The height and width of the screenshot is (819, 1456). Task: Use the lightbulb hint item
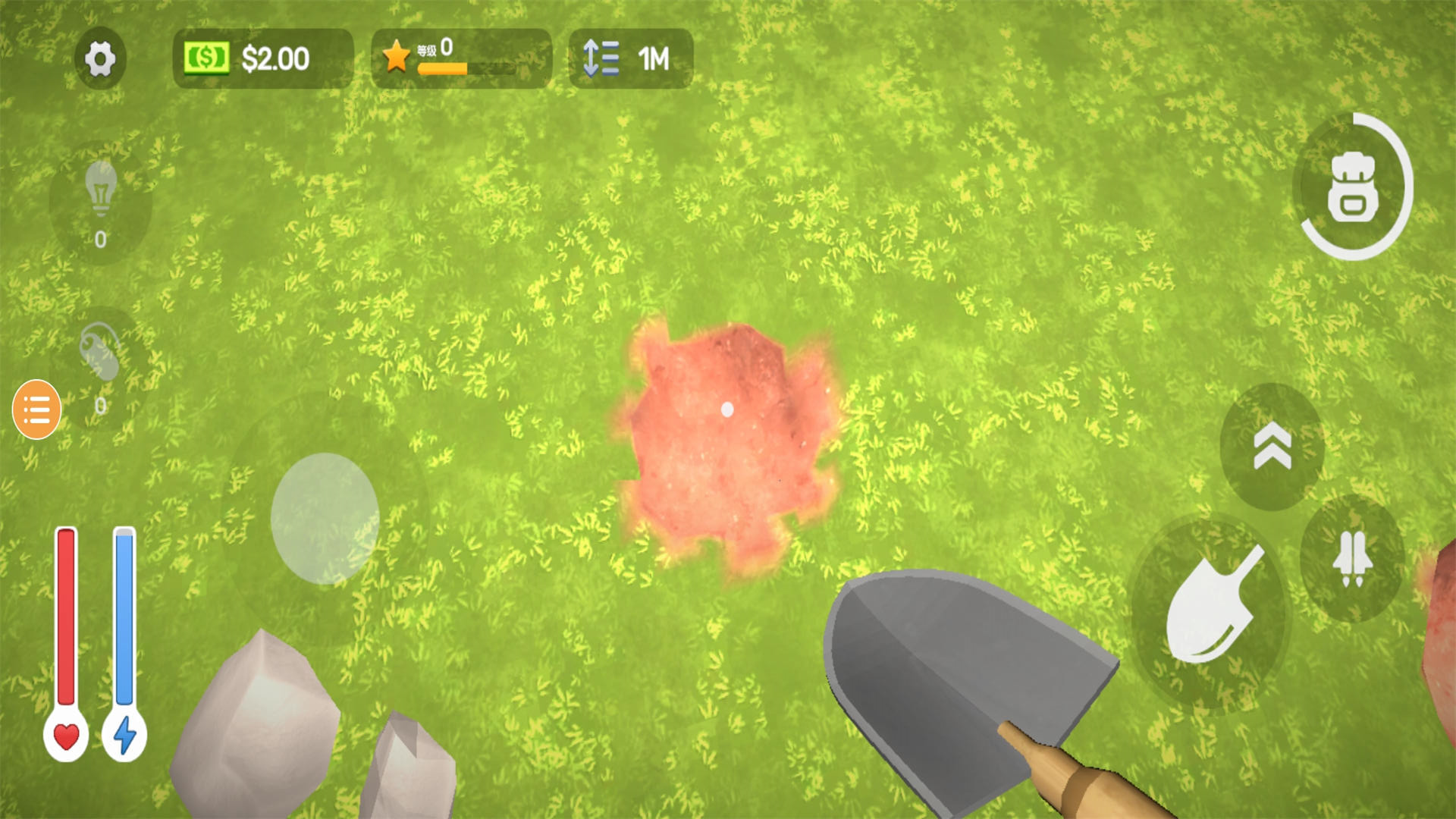click(101, 190)
